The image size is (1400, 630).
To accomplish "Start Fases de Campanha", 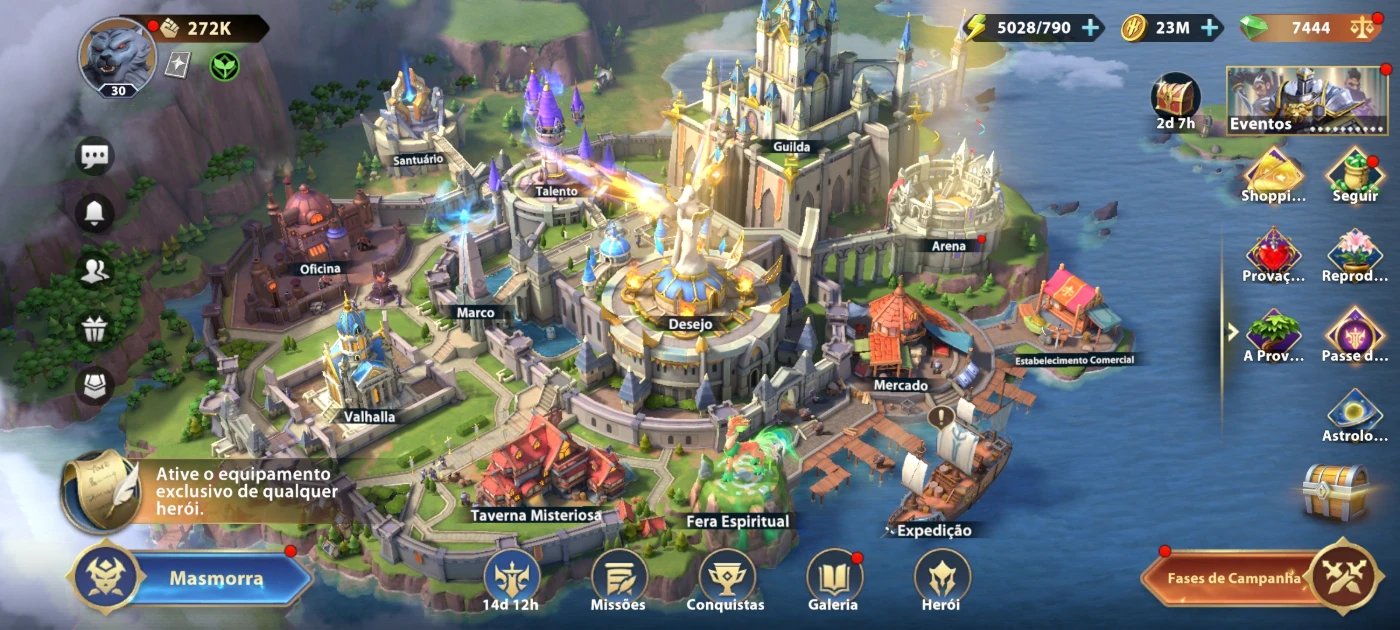I will 1238,578.
